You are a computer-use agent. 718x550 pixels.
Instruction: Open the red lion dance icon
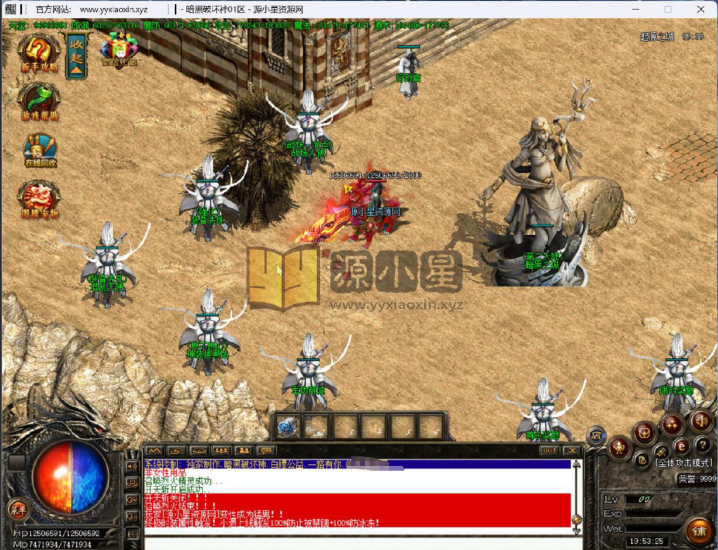40,197
